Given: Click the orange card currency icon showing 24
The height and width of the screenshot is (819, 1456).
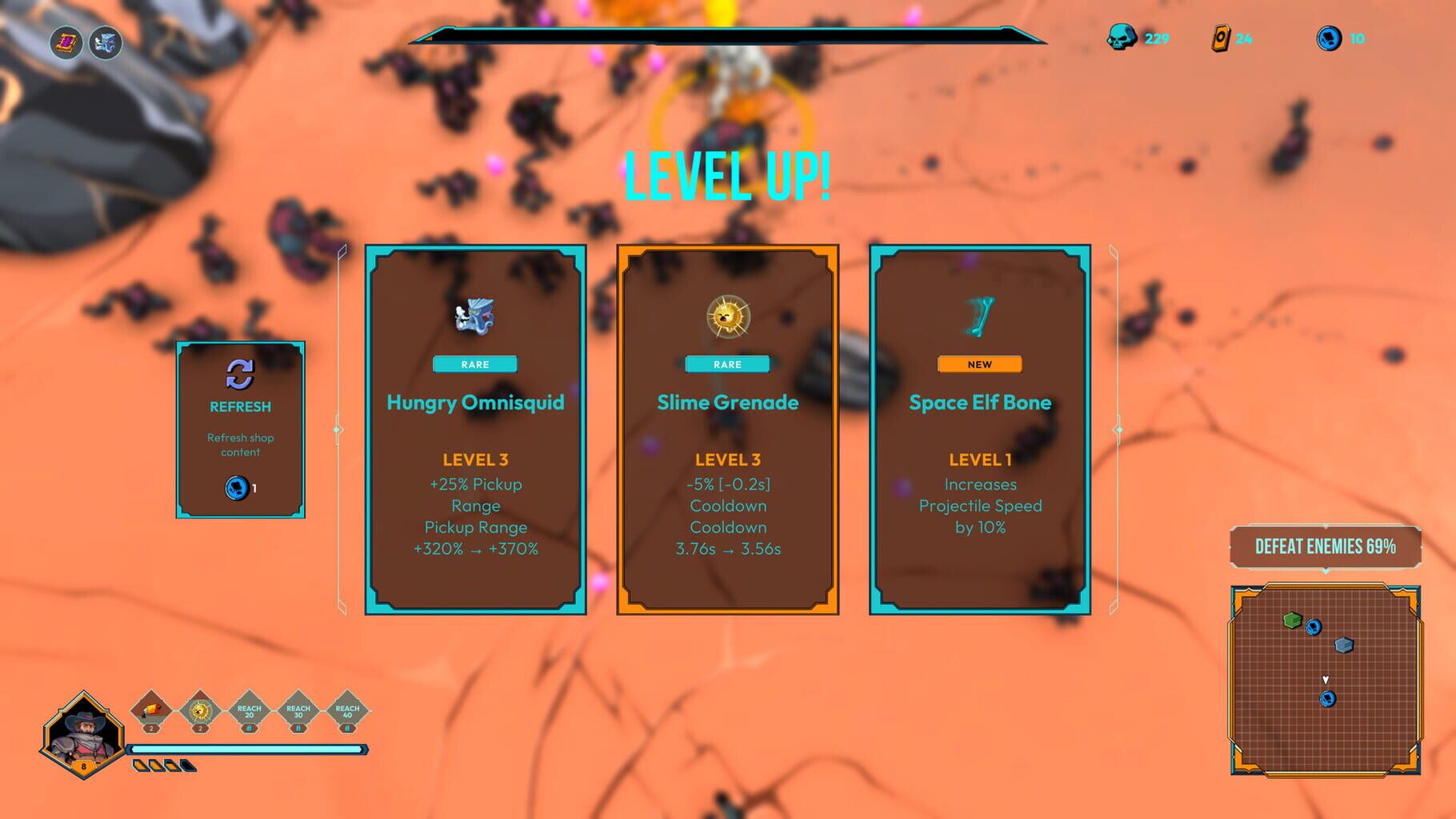Looking at the screenshot, I should coord(1222,36).
